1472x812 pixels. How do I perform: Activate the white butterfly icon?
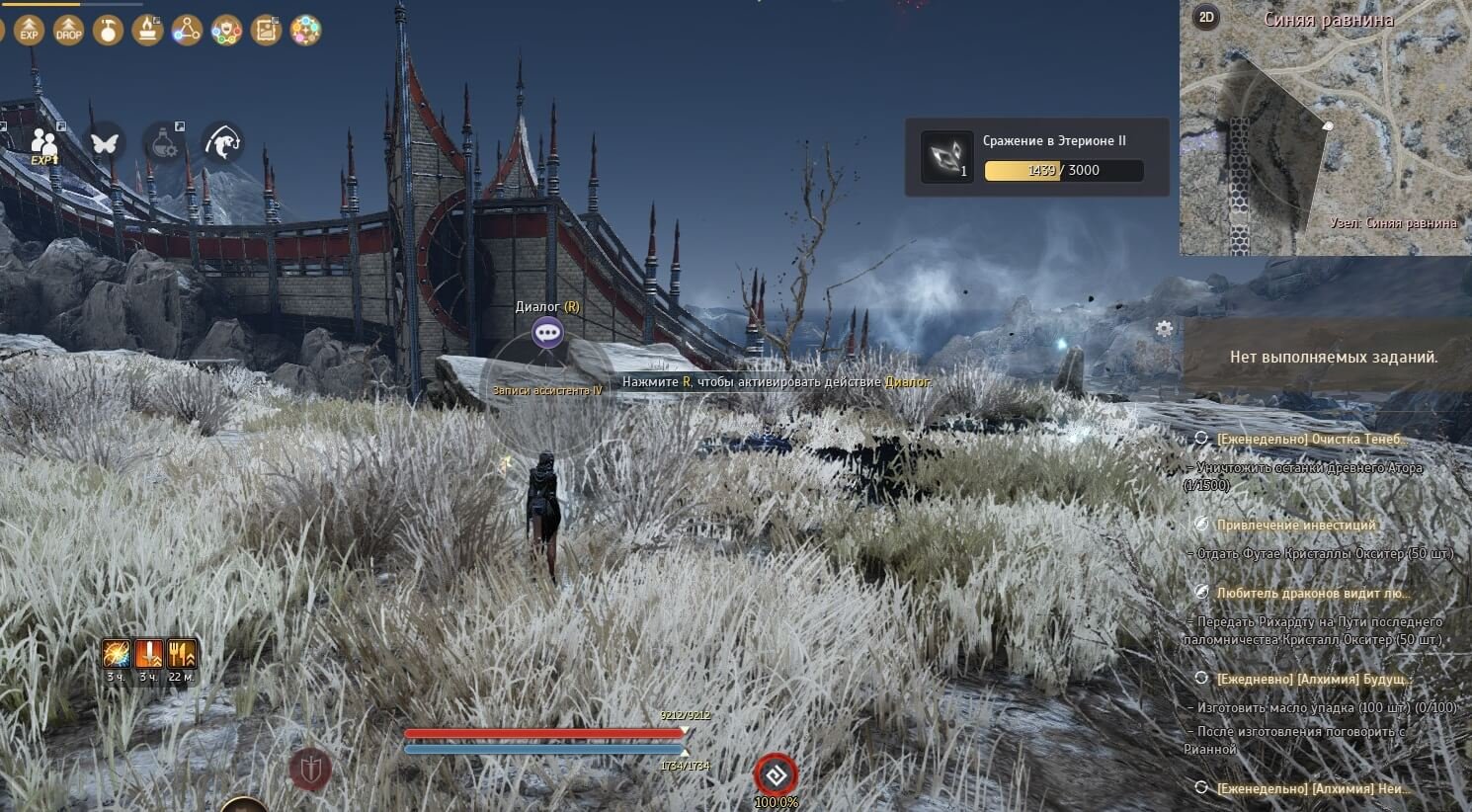(104, 143)
